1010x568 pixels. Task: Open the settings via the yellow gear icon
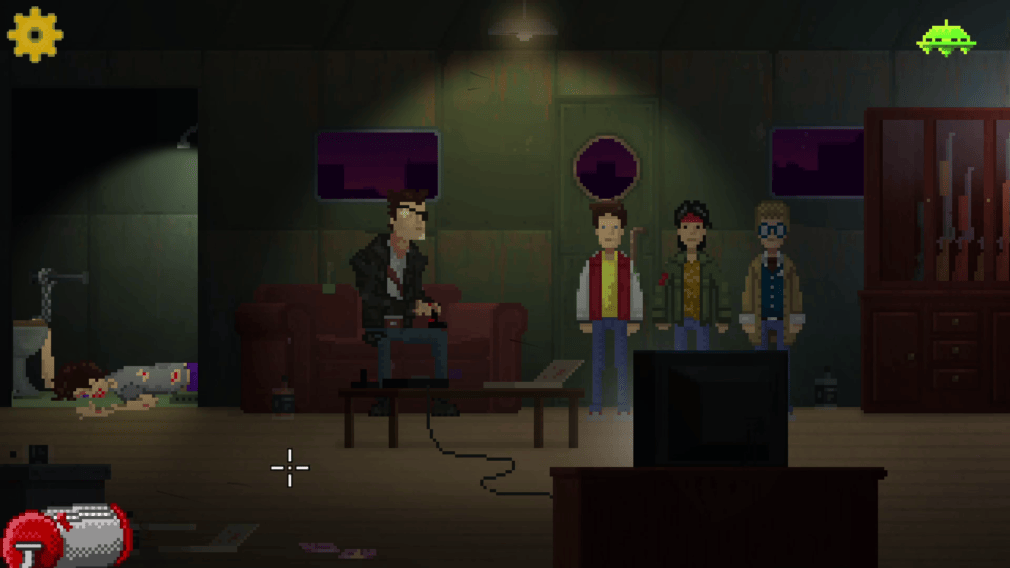pyautogui.click(x=35, y=34)
